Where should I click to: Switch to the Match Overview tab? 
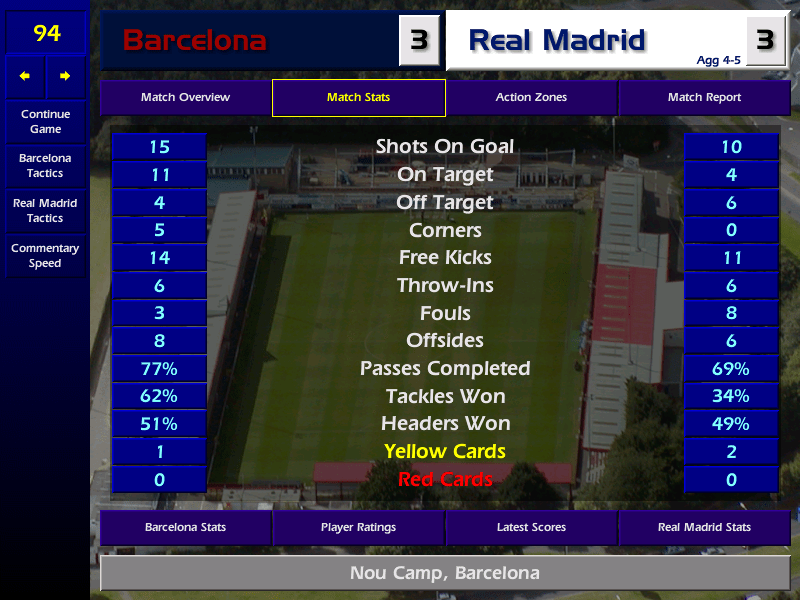[x=185, y=98]
